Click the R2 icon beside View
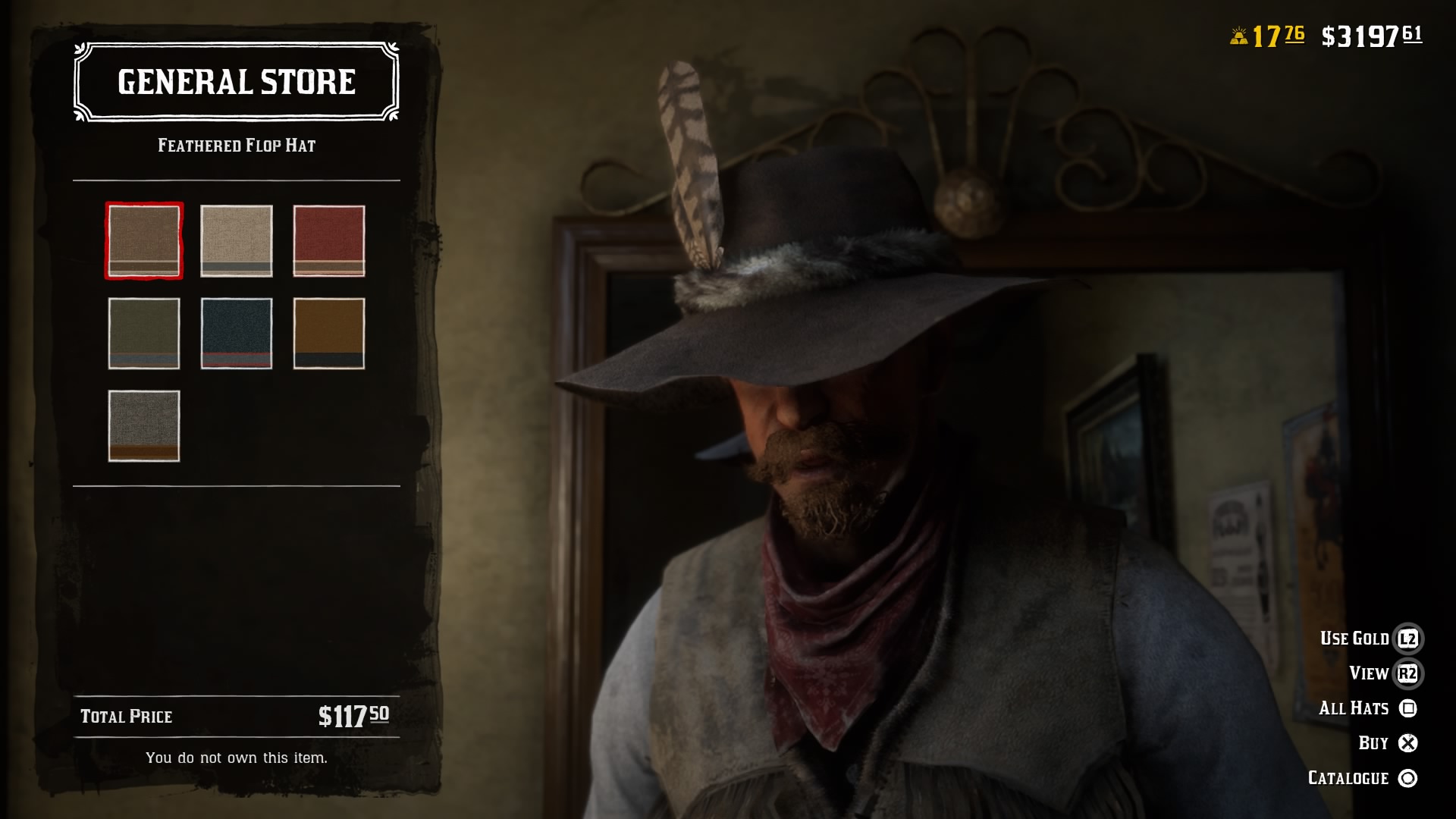The image size is (1456, 819). [1407, 673]
